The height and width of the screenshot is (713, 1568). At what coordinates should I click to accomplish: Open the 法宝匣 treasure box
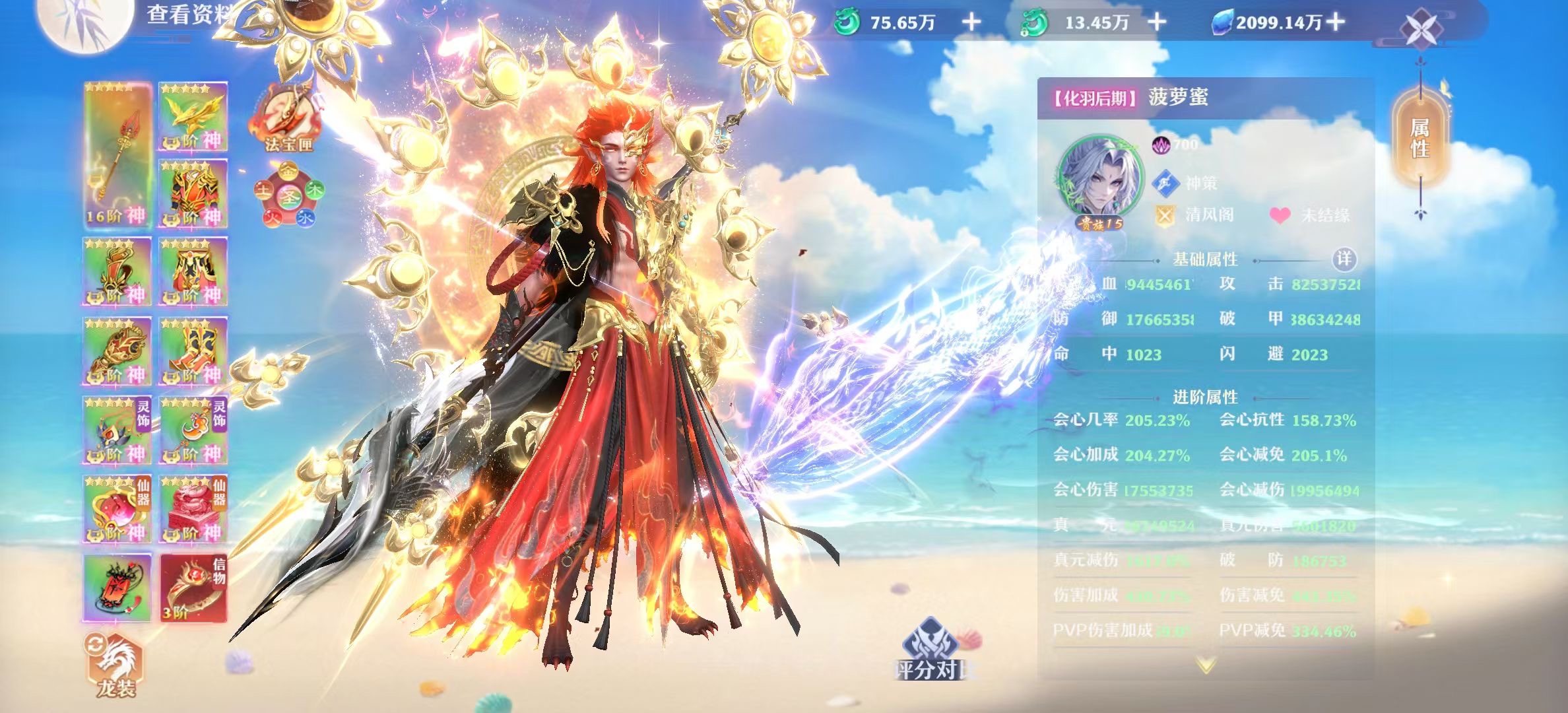[x=288, y=120]
